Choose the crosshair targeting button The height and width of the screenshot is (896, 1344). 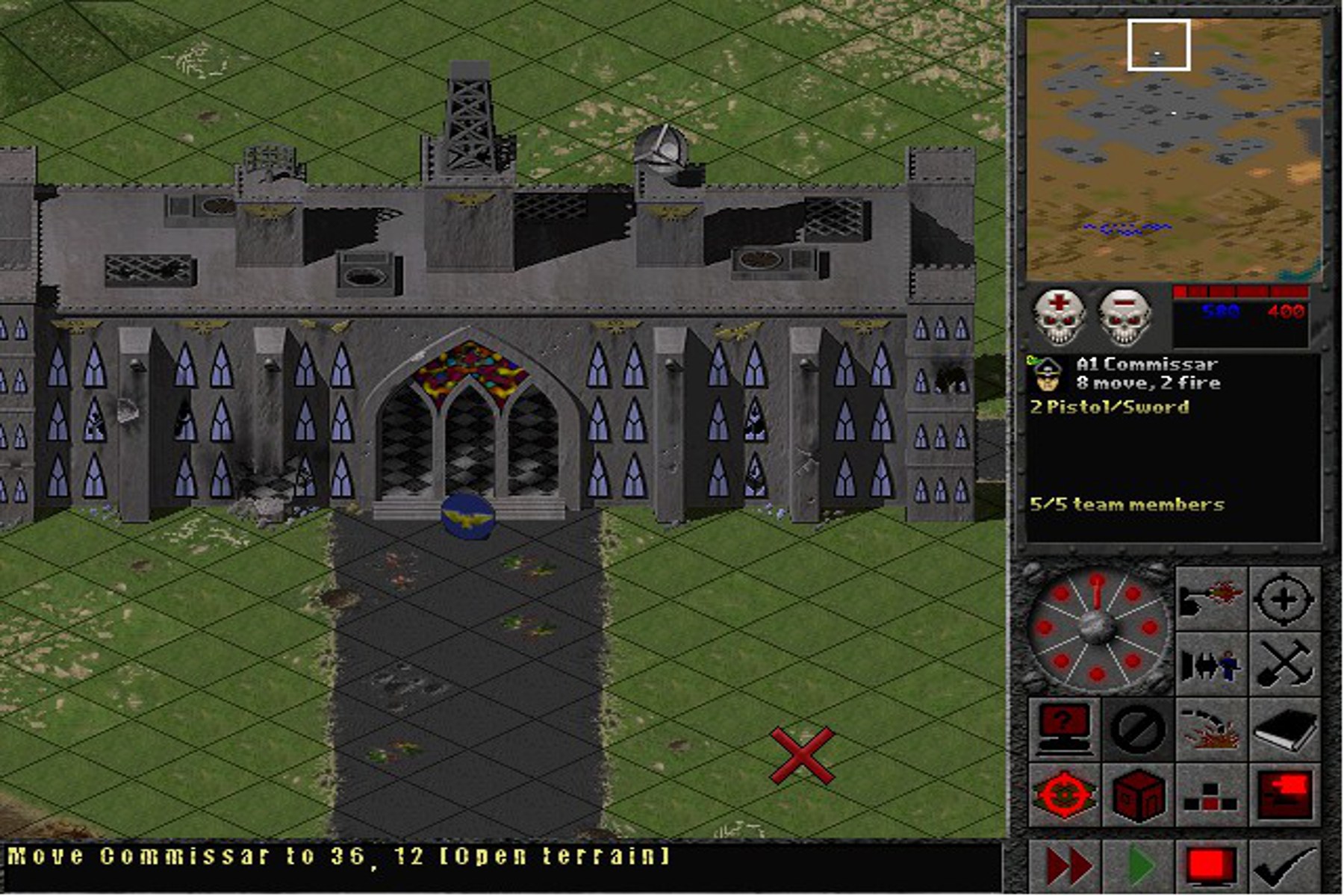[1284, 598]
